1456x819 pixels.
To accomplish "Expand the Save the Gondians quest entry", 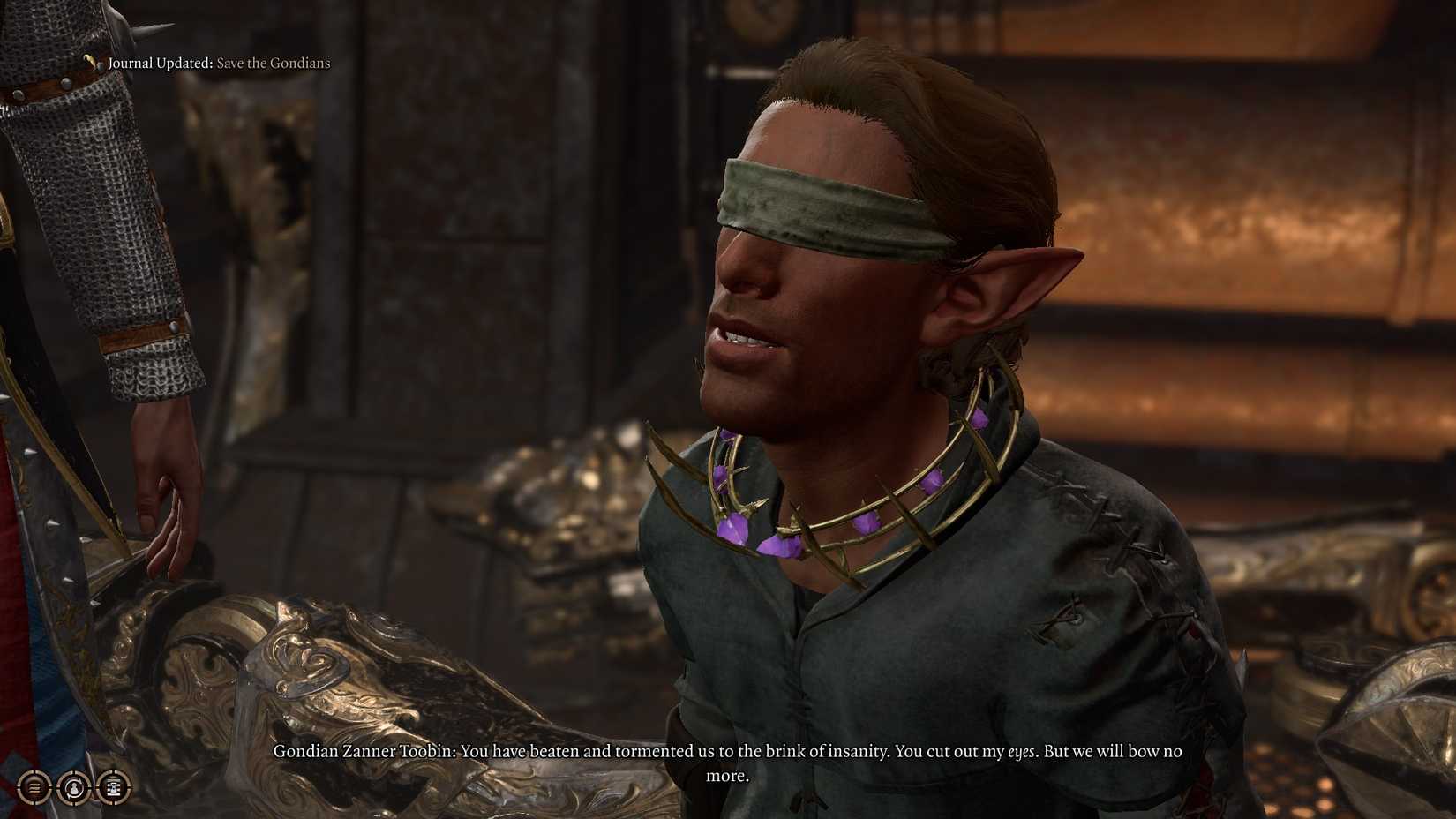I will click(274, 63).
